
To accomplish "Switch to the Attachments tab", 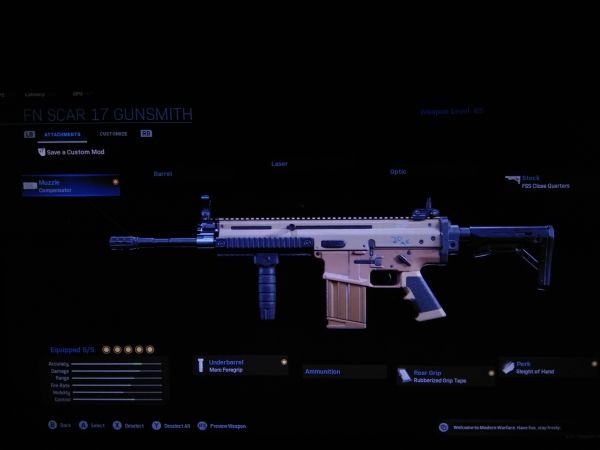I will point(62,133).
